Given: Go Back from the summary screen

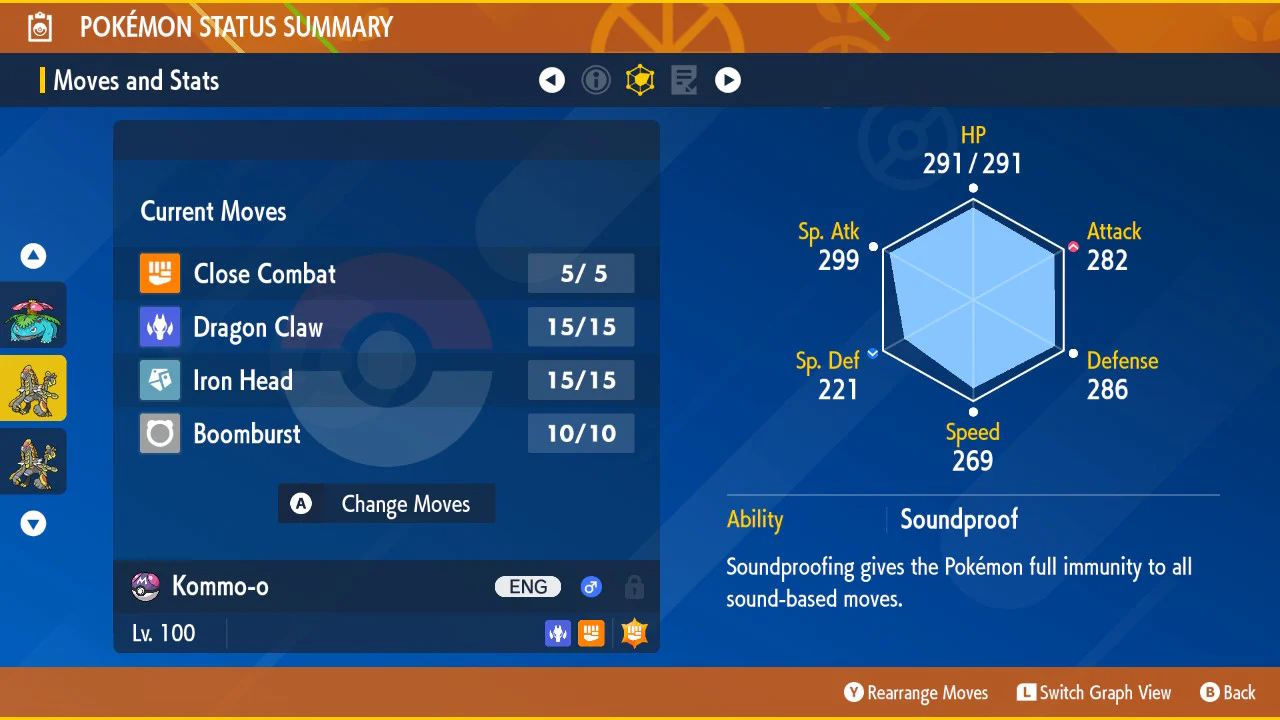Looking at the screenshot, I should coord(1227,693).
